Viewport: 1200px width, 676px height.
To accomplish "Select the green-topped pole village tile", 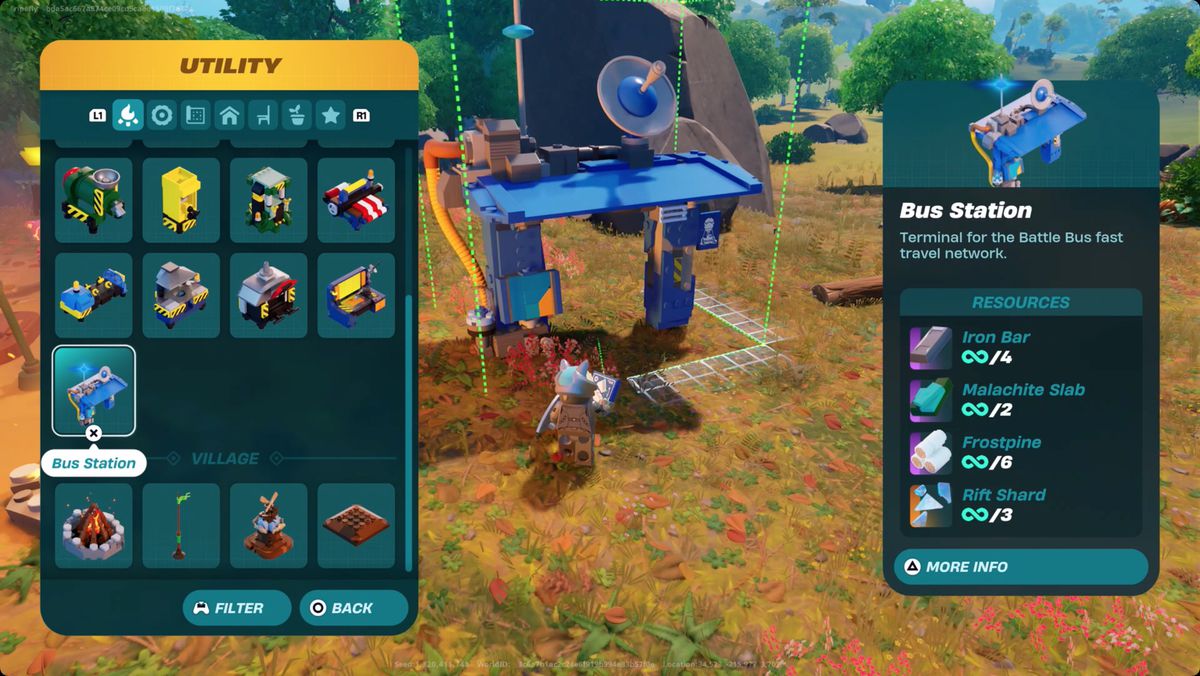I will coord(181,526).
